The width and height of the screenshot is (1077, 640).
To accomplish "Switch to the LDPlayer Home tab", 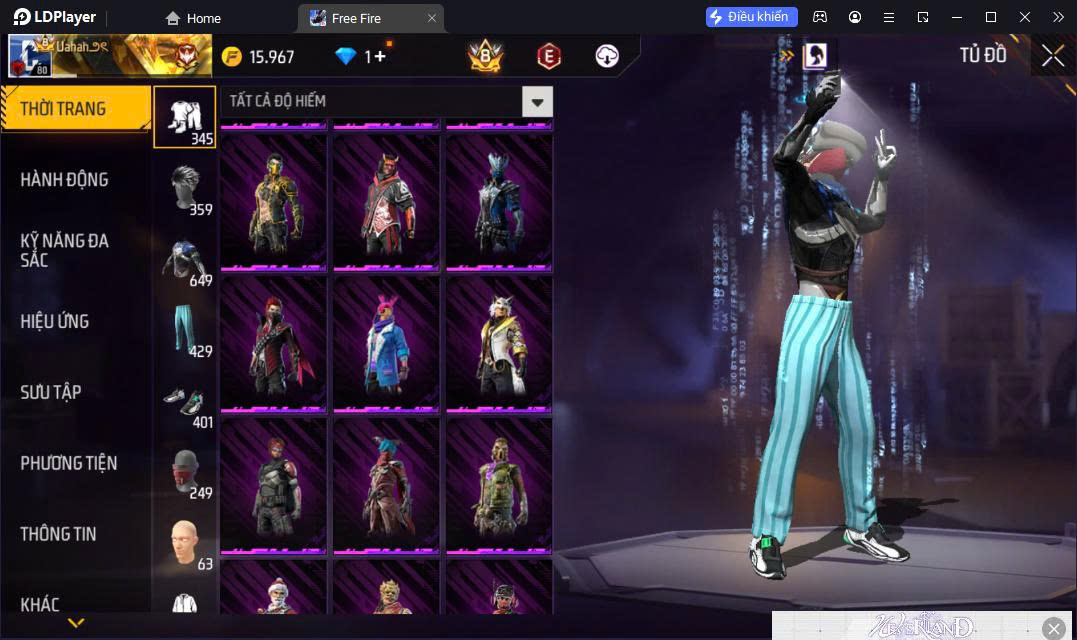I will [x=193, y=18].
